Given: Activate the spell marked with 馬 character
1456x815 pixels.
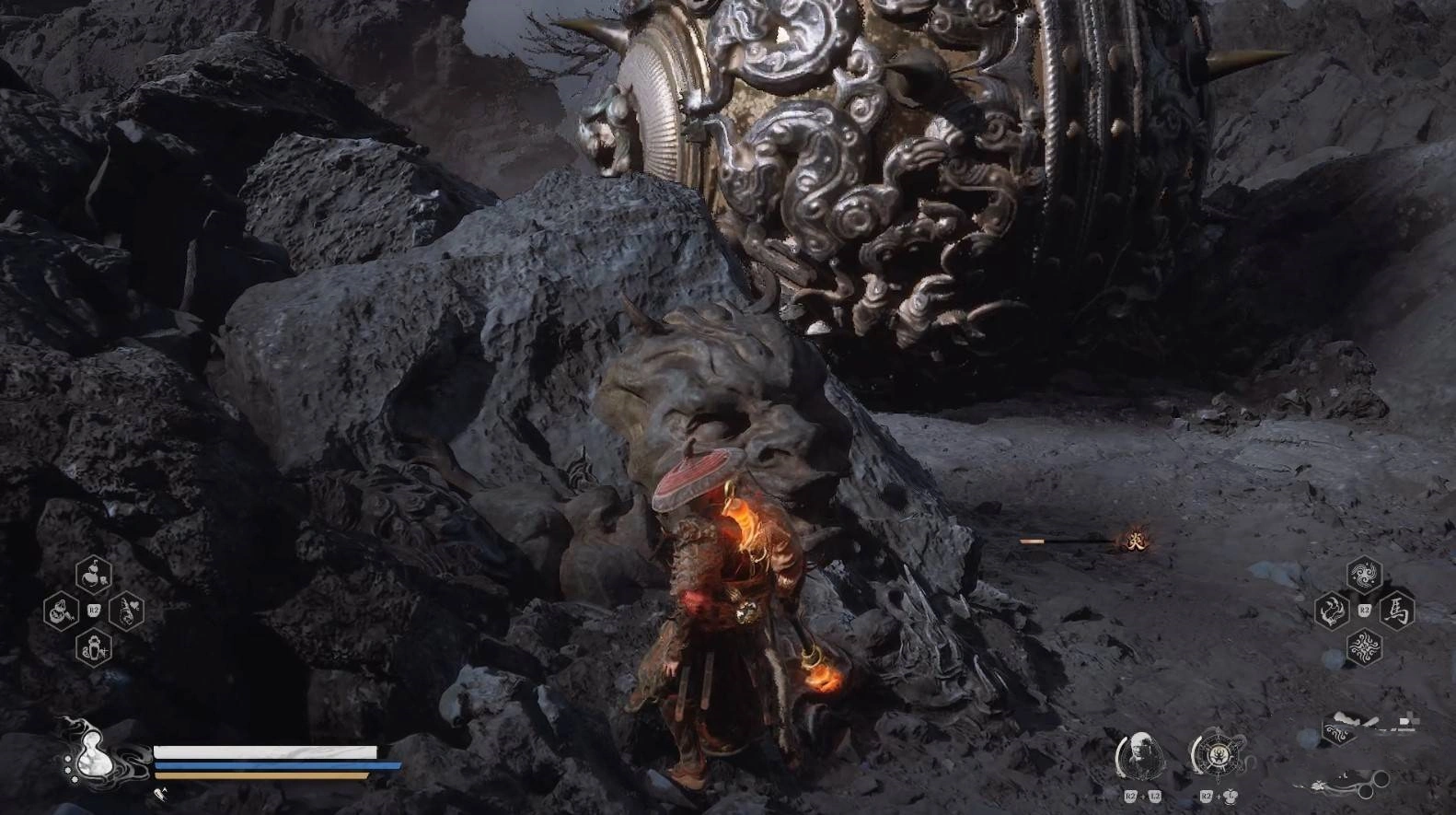Looking at the screenshot, I should 1396,611.
